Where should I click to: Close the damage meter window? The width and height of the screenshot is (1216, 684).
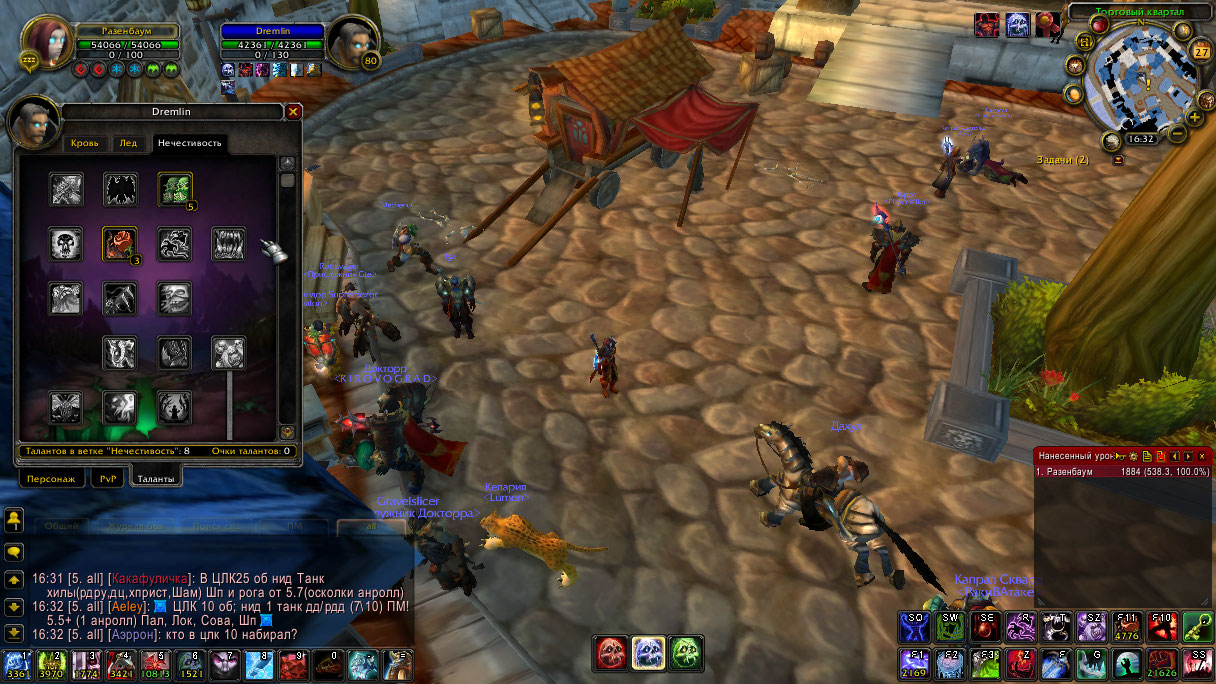(1202, 456)
